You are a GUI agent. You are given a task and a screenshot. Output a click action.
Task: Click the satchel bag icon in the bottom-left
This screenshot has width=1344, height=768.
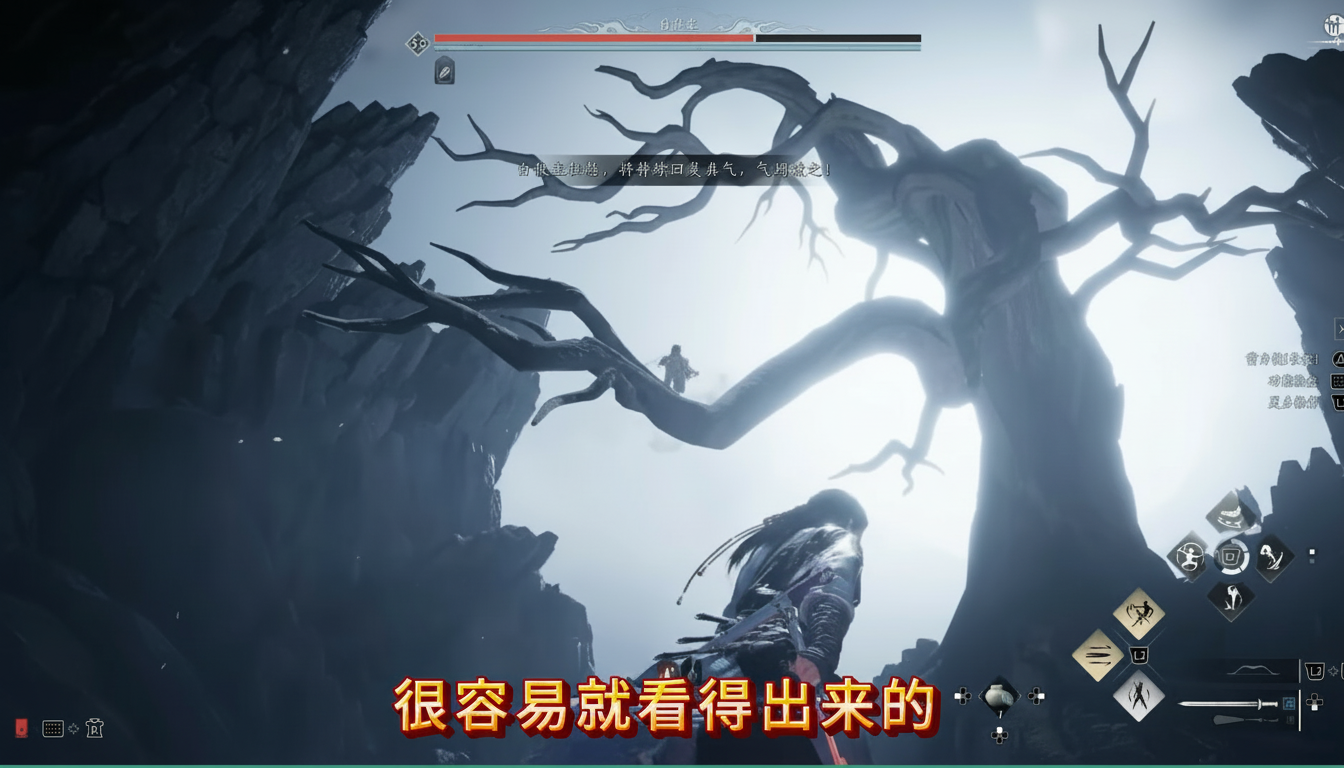pos(95,729)
